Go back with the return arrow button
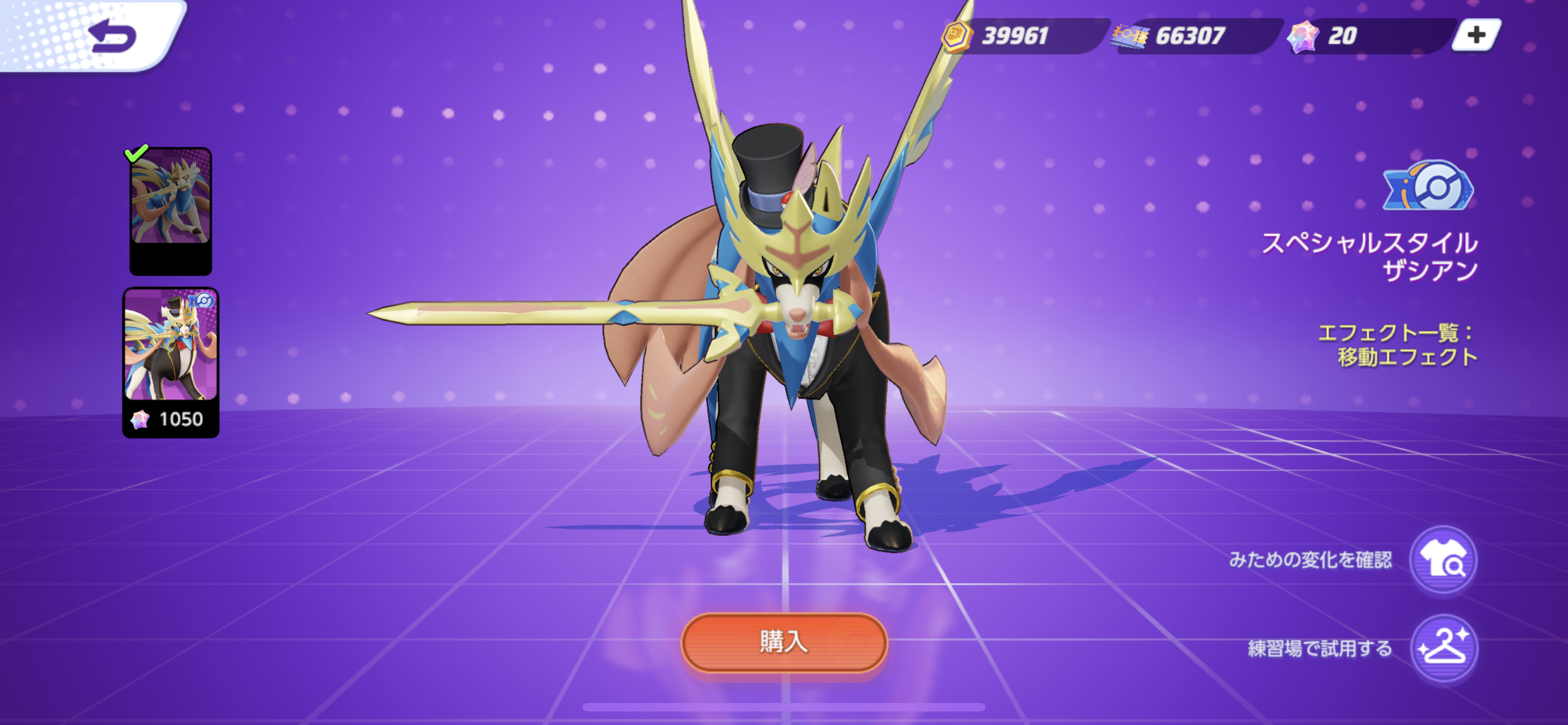 (113, 37)
